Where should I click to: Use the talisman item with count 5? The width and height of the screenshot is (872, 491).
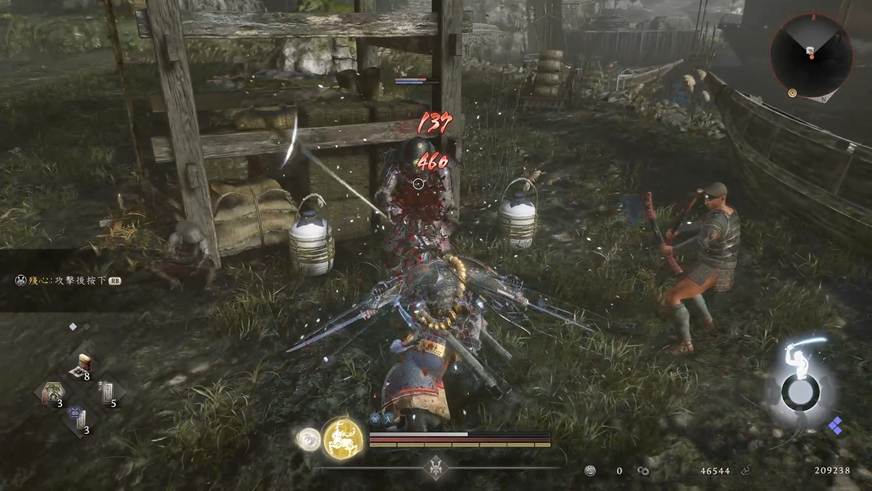point(106,393)
